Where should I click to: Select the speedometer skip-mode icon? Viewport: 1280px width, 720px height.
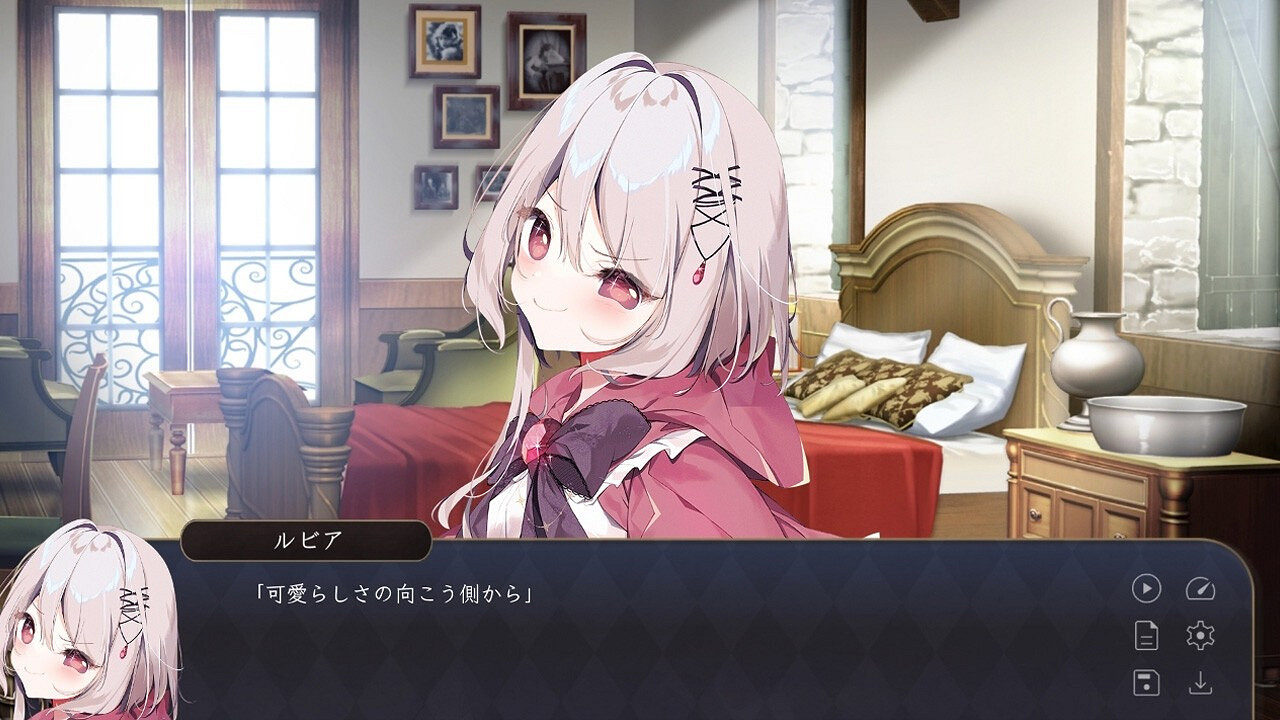coord(1201,588)
